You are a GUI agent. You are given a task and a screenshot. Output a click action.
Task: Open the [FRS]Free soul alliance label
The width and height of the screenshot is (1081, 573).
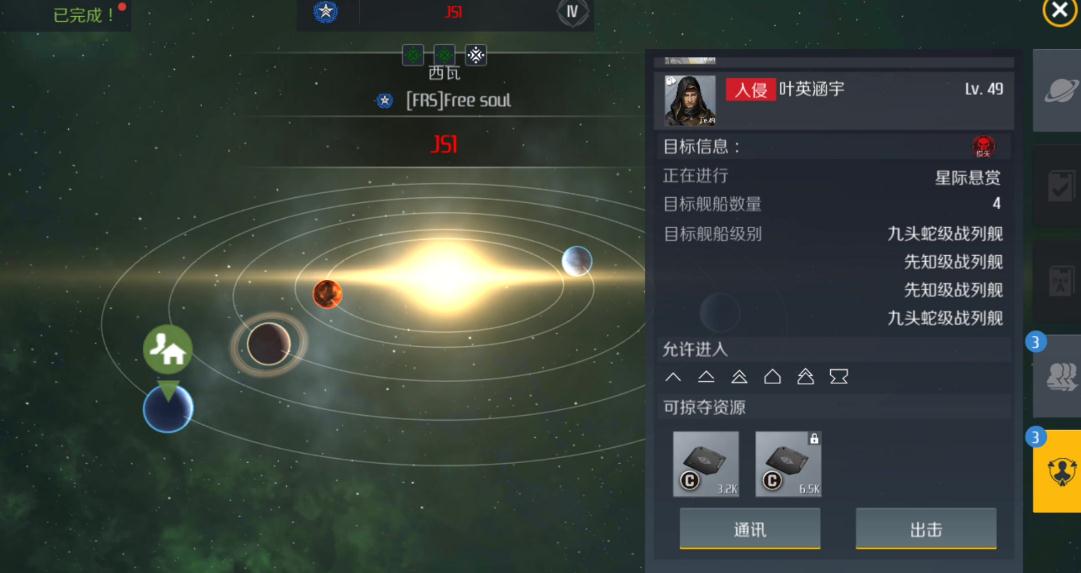pyautogui.click(x=457, y=101)
